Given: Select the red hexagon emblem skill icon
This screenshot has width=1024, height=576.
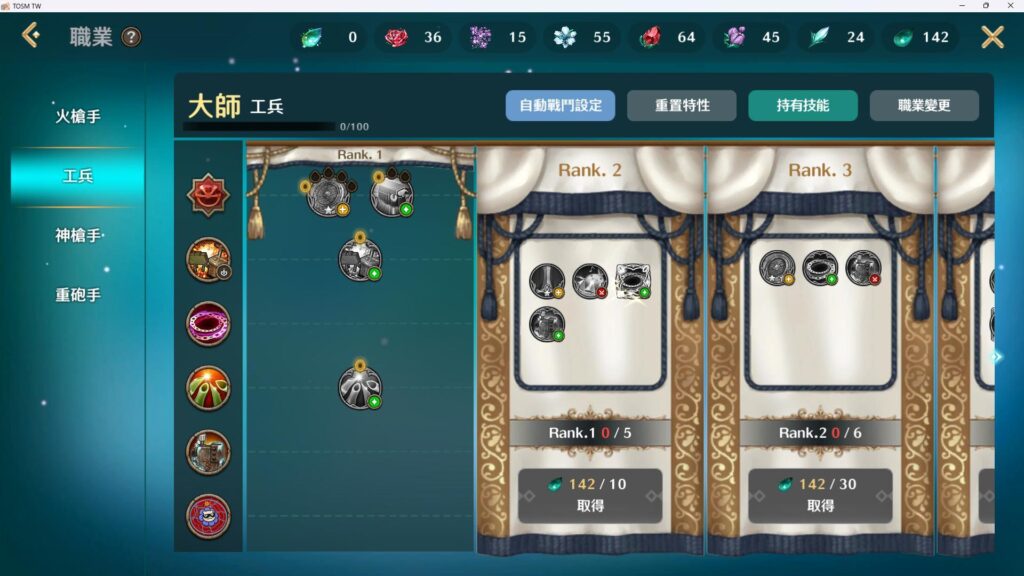Looking at the screenshot, I should pyautogui.click(x=208, y=195).
